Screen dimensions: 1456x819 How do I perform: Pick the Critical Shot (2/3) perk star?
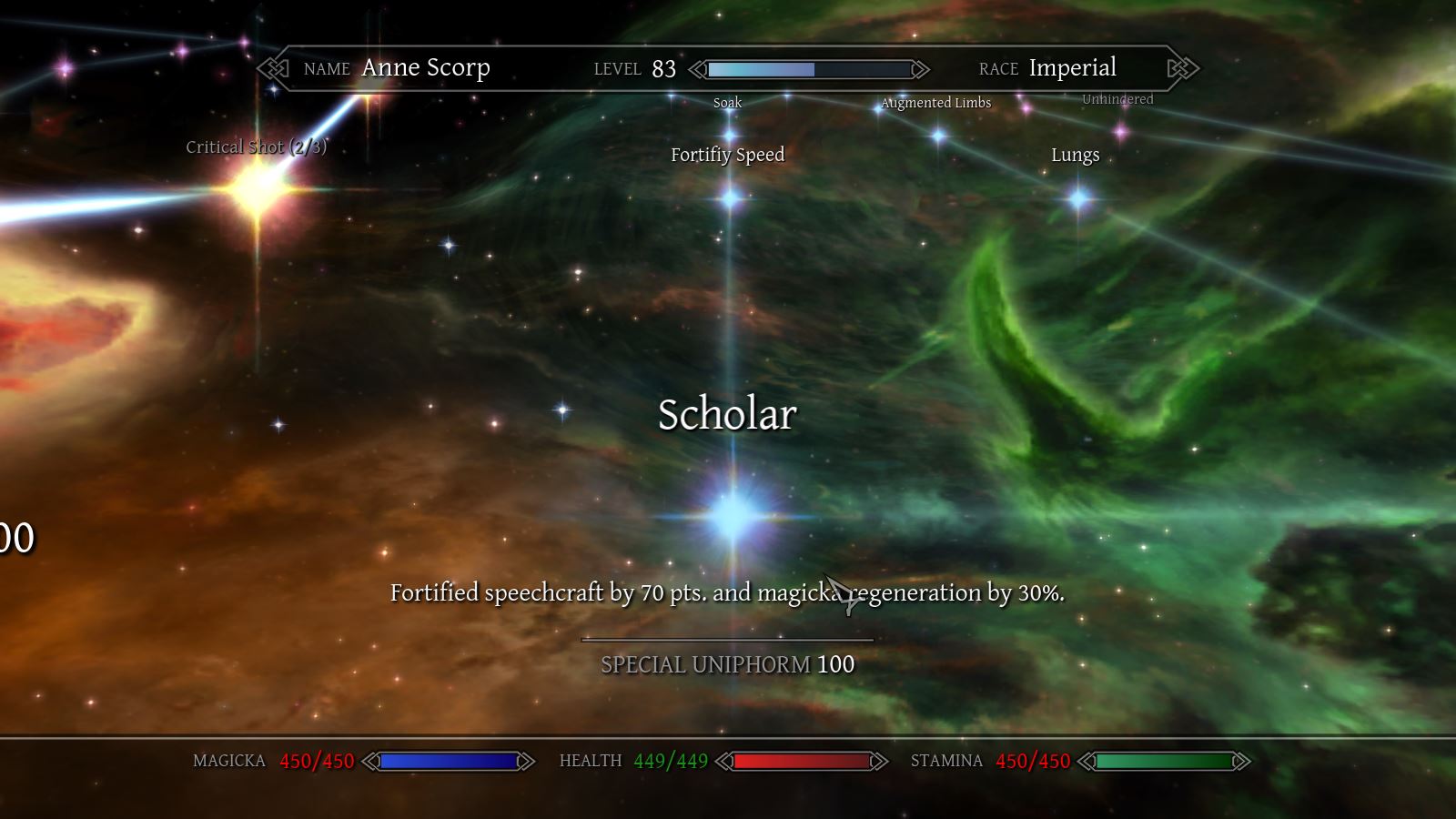[x=258, y=189]
